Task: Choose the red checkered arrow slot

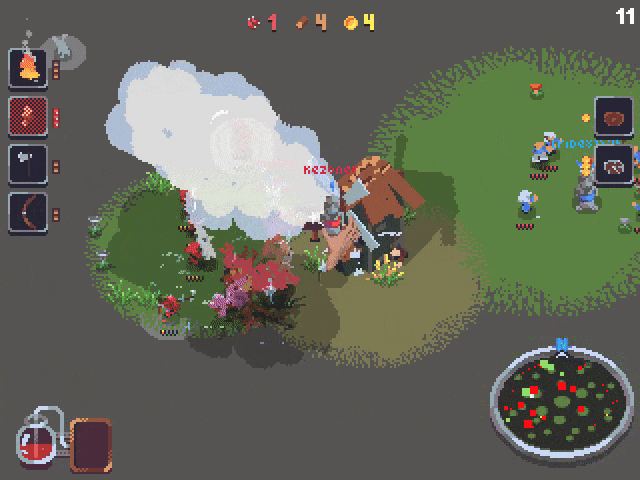Action: tap(28, 116)
